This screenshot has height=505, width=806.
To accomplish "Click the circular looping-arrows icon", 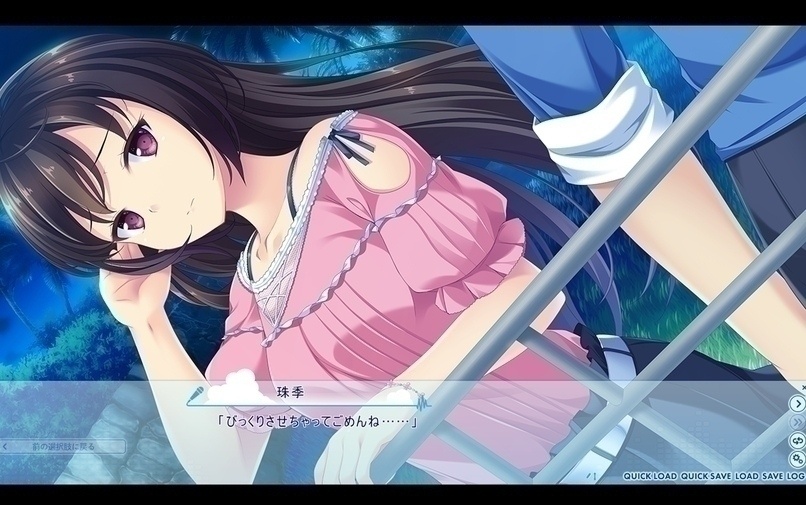I will tap(797, 440).
